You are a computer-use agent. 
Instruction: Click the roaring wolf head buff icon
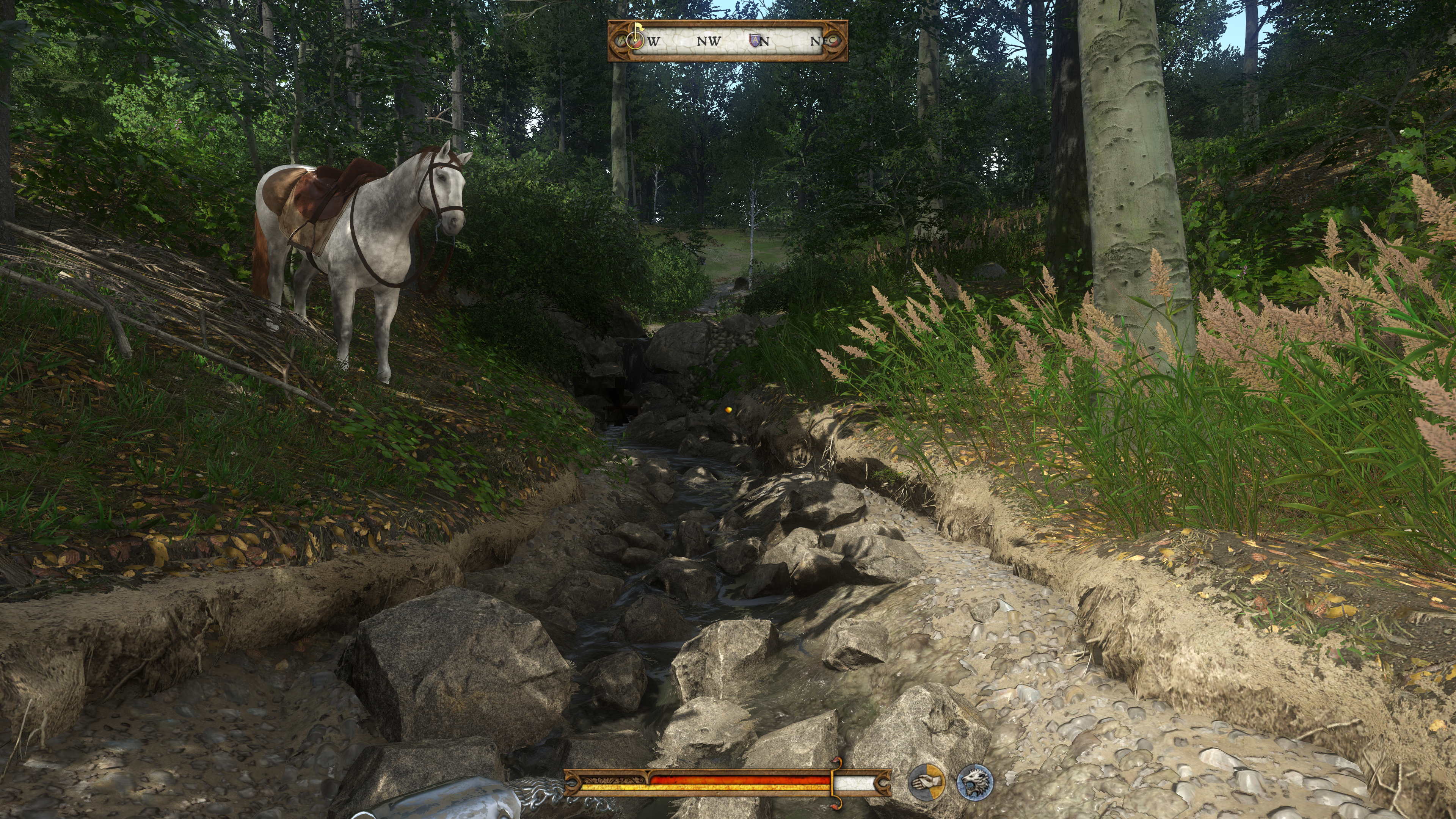974,782
